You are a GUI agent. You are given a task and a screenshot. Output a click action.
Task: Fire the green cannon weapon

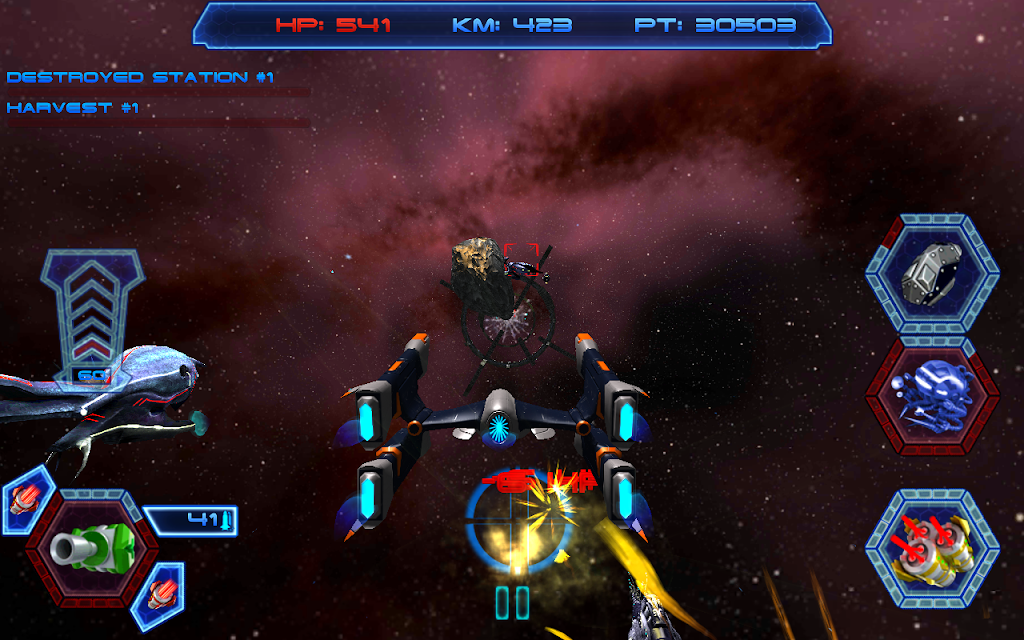[x=91, y=546]
